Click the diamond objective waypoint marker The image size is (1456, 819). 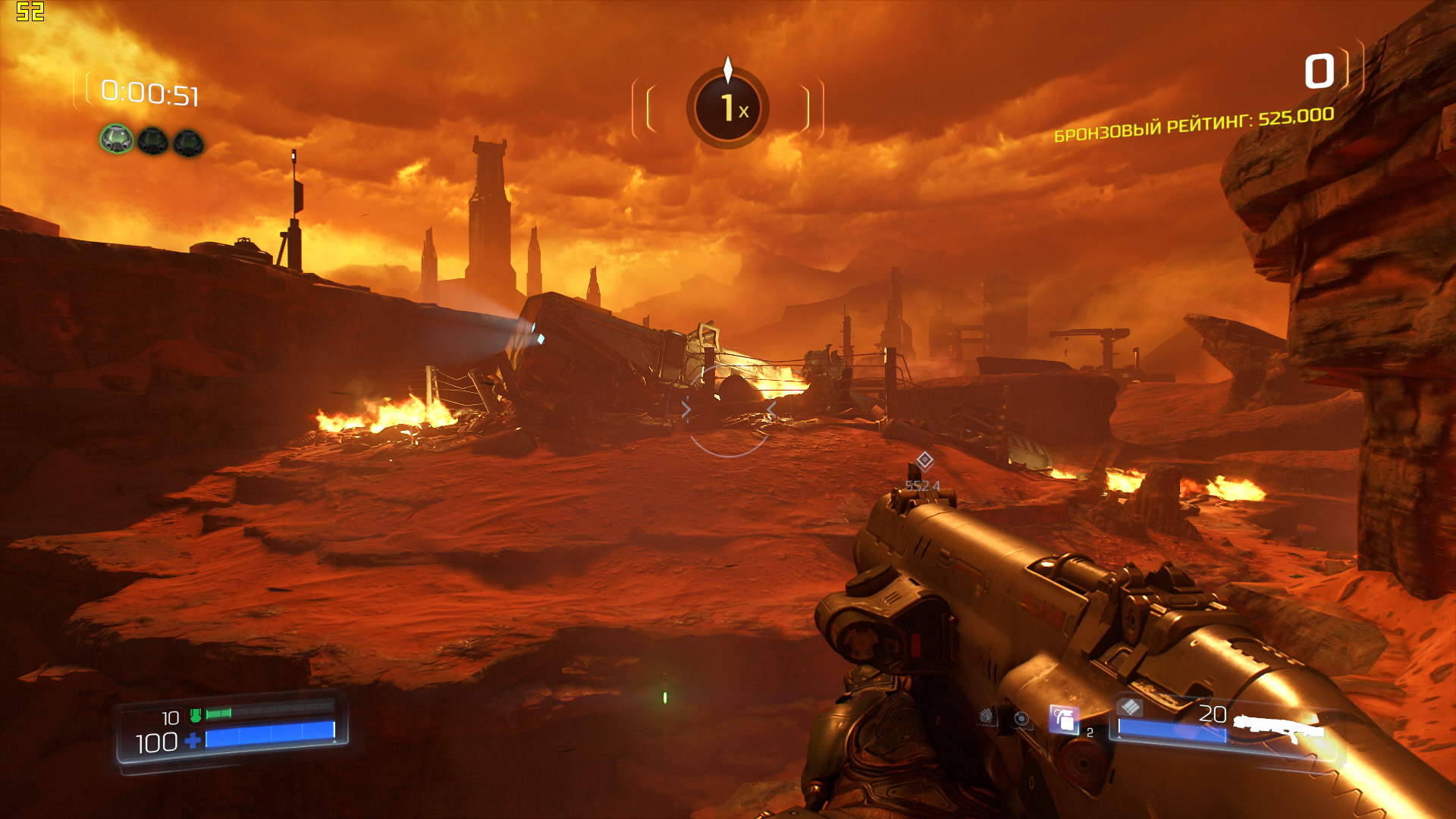click(x=924, y=460)
